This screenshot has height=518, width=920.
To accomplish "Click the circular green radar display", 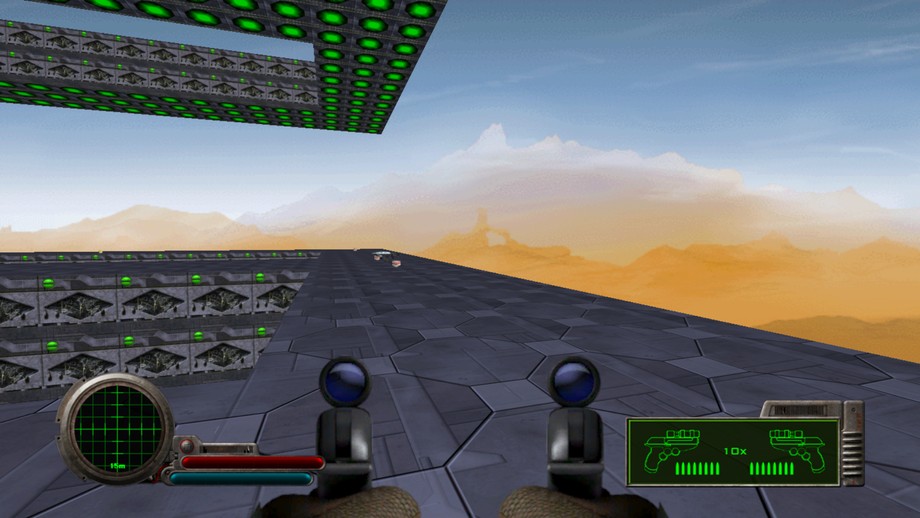I will click(114, 428).
